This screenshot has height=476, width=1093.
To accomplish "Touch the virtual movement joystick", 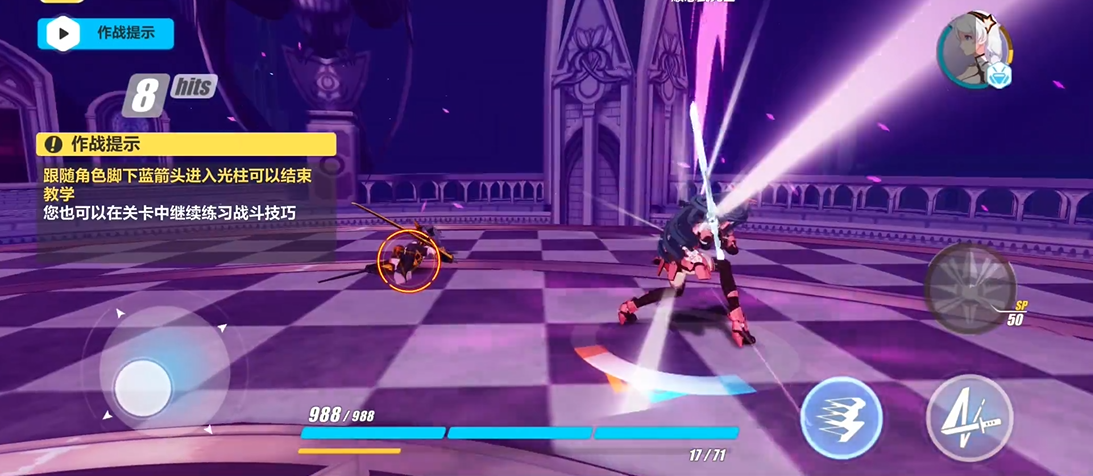I will (x=143, y=387).
